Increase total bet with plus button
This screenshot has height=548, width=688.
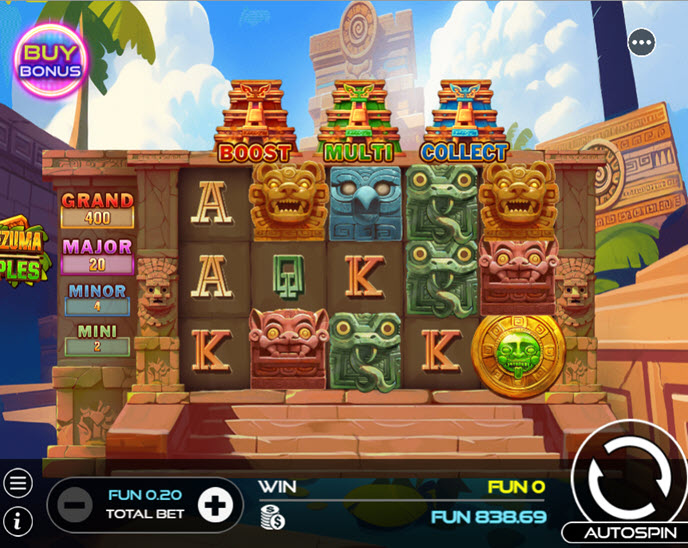tap(214, 505)
